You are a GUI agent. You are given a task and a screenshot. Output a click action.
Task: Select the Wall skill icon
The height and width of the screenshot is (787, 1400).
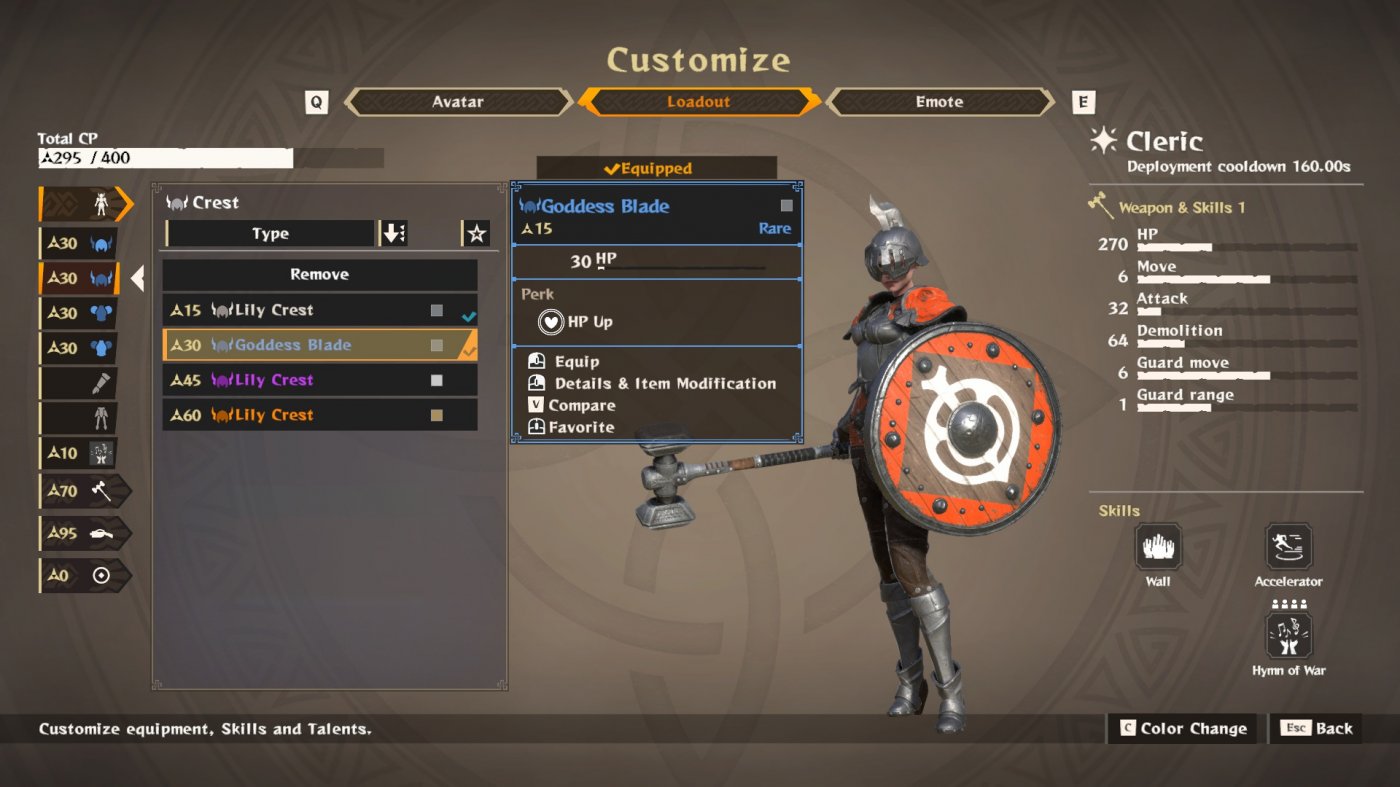(x=1158, y=548)
